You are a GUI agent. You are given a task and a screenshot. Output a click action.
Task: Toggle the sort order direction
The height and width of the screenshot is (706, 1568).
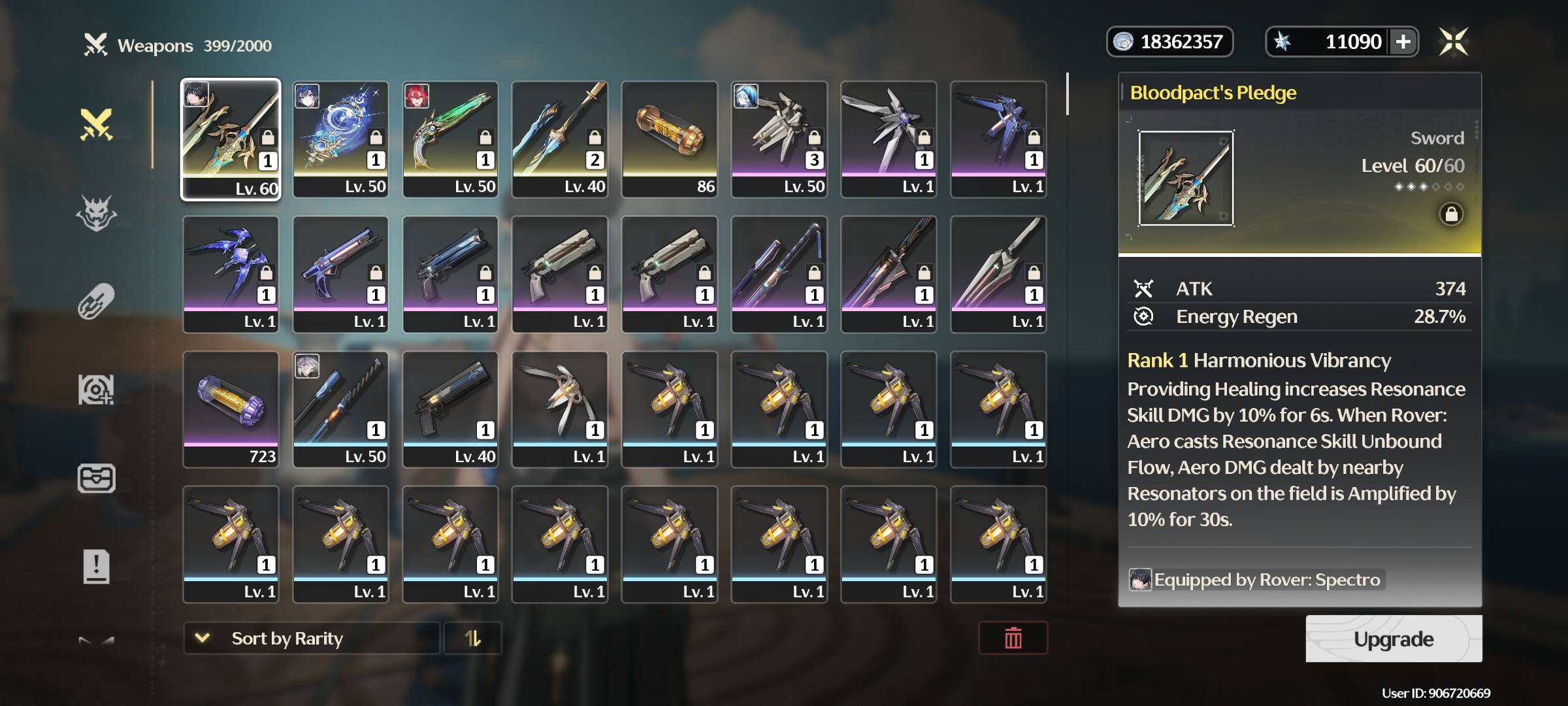[472, 638]
